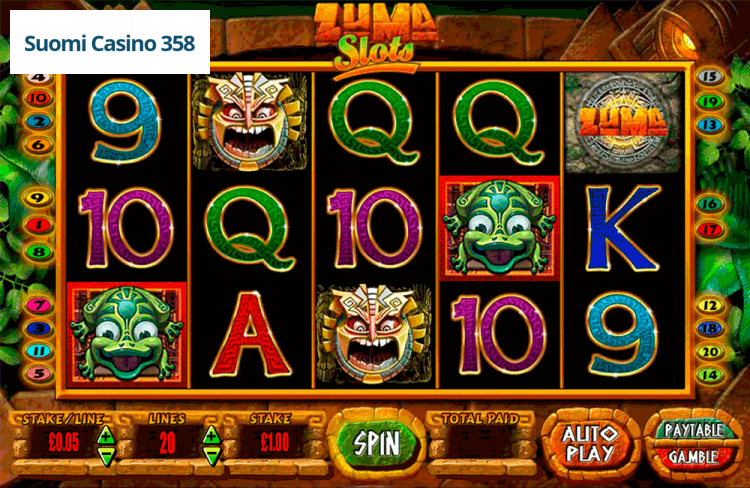Lower the number of Lines with the down arrow
Viewport: 750px width, 488px height.
211,457
